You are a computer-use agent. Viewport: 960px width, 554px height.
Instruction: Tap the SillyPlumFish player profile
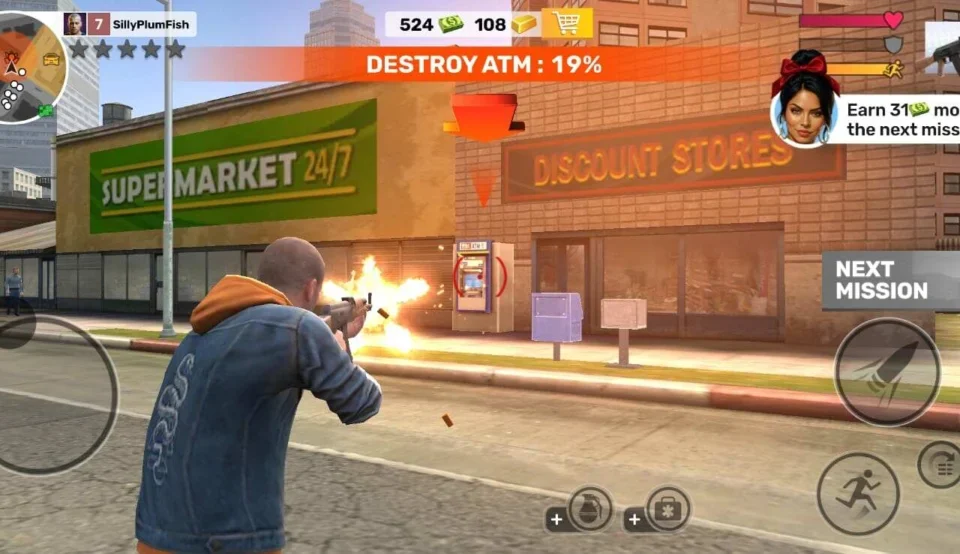point(129,24)
